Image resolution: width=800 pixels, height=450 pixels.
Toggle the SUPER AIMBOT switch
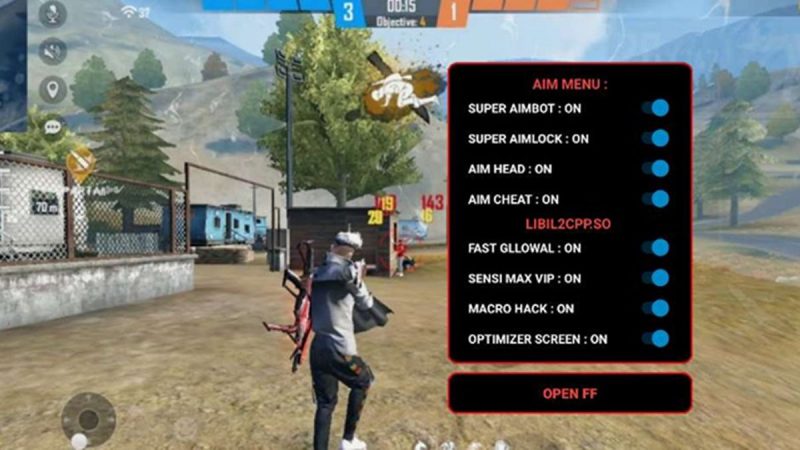pos(655,108)
